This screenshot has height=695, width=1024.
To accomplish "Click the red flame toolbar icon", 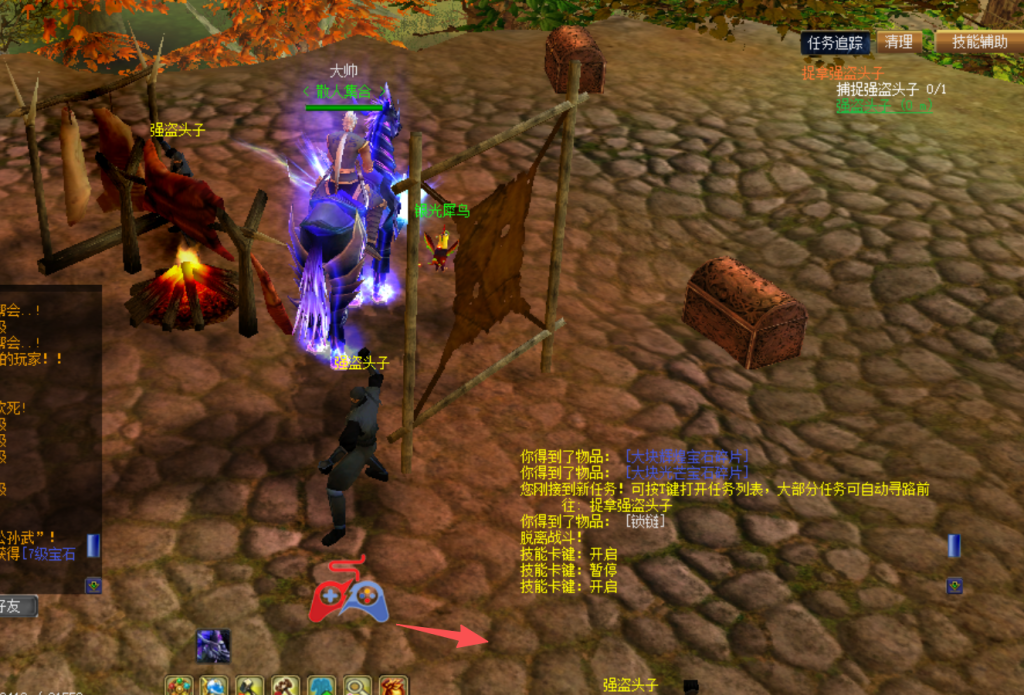I will (x=393, y=686).
